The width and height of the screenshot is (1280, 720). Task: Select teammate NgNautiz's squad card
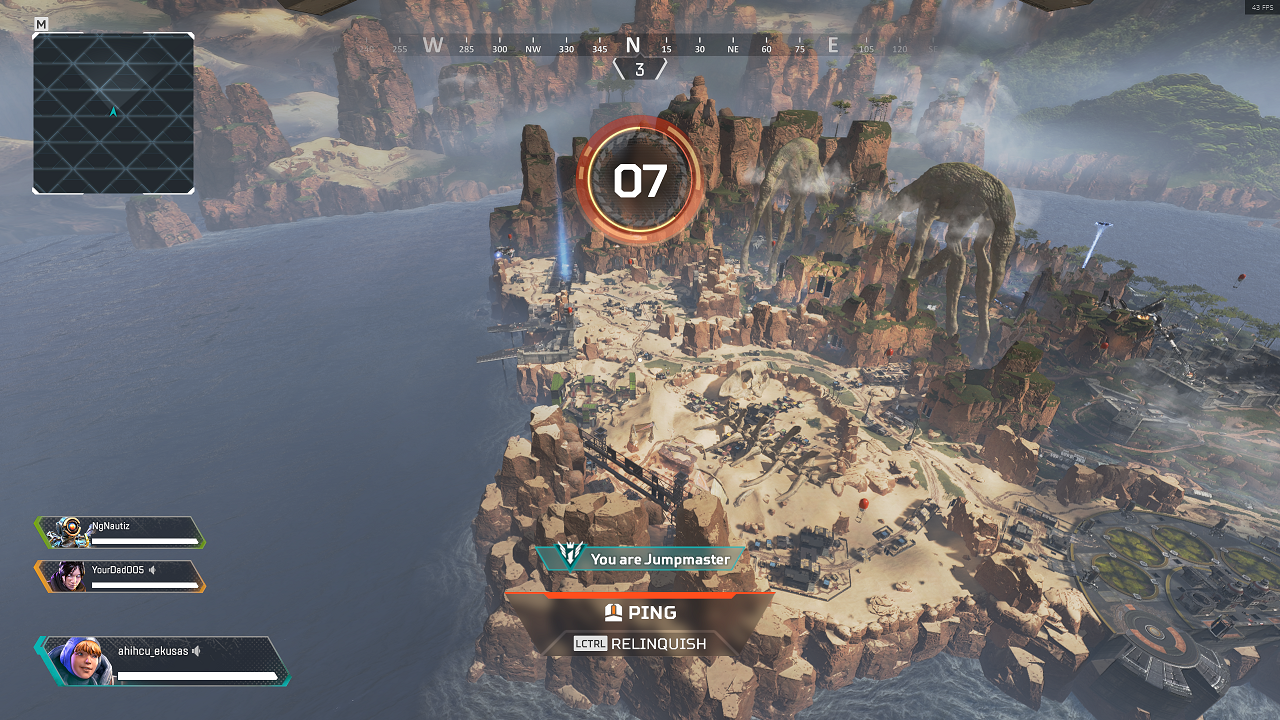(x=121, y=532)
